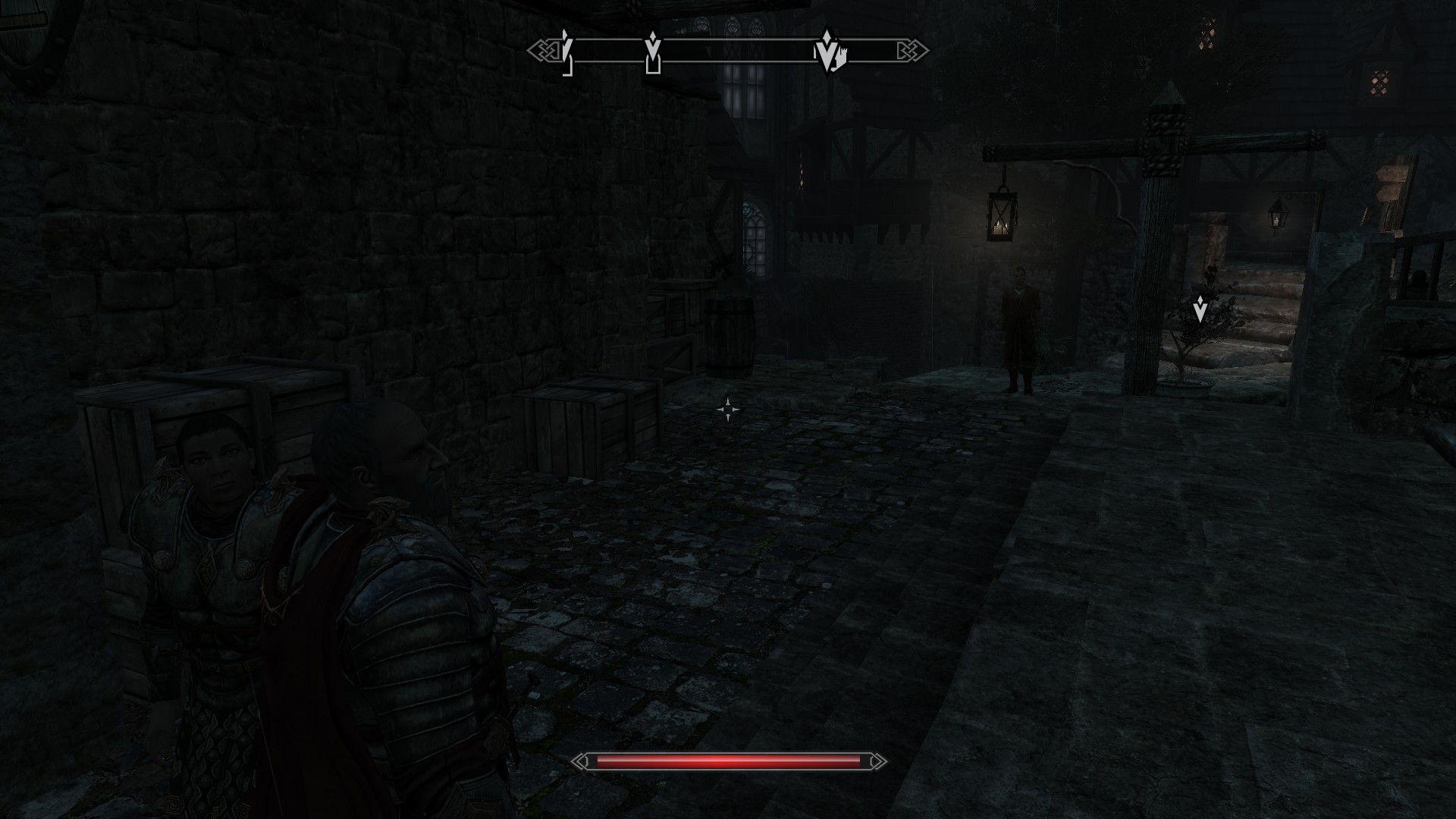
Task: Select the quest marker at the compass's left edge
Action: pos(565,47)
